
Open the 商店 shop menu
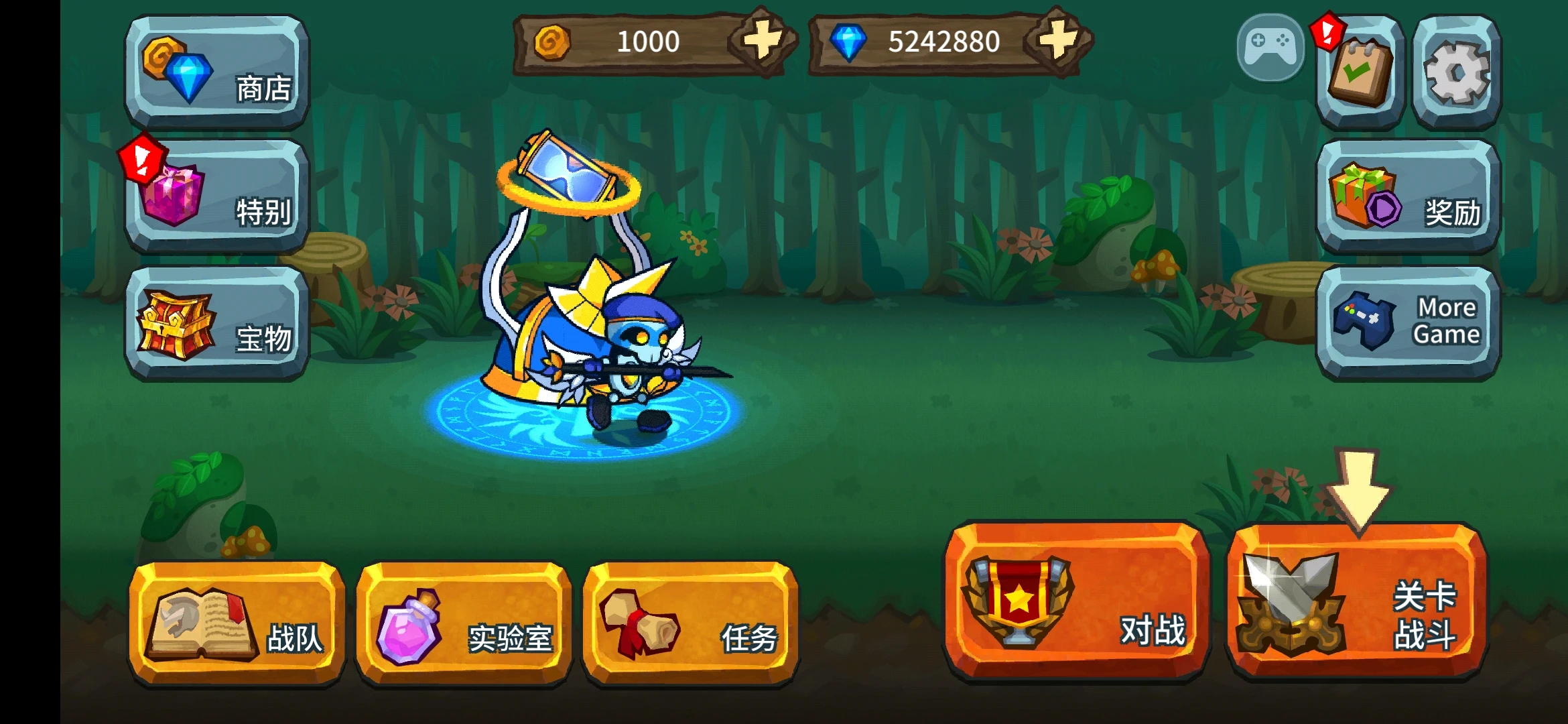(x=216, y=72)
